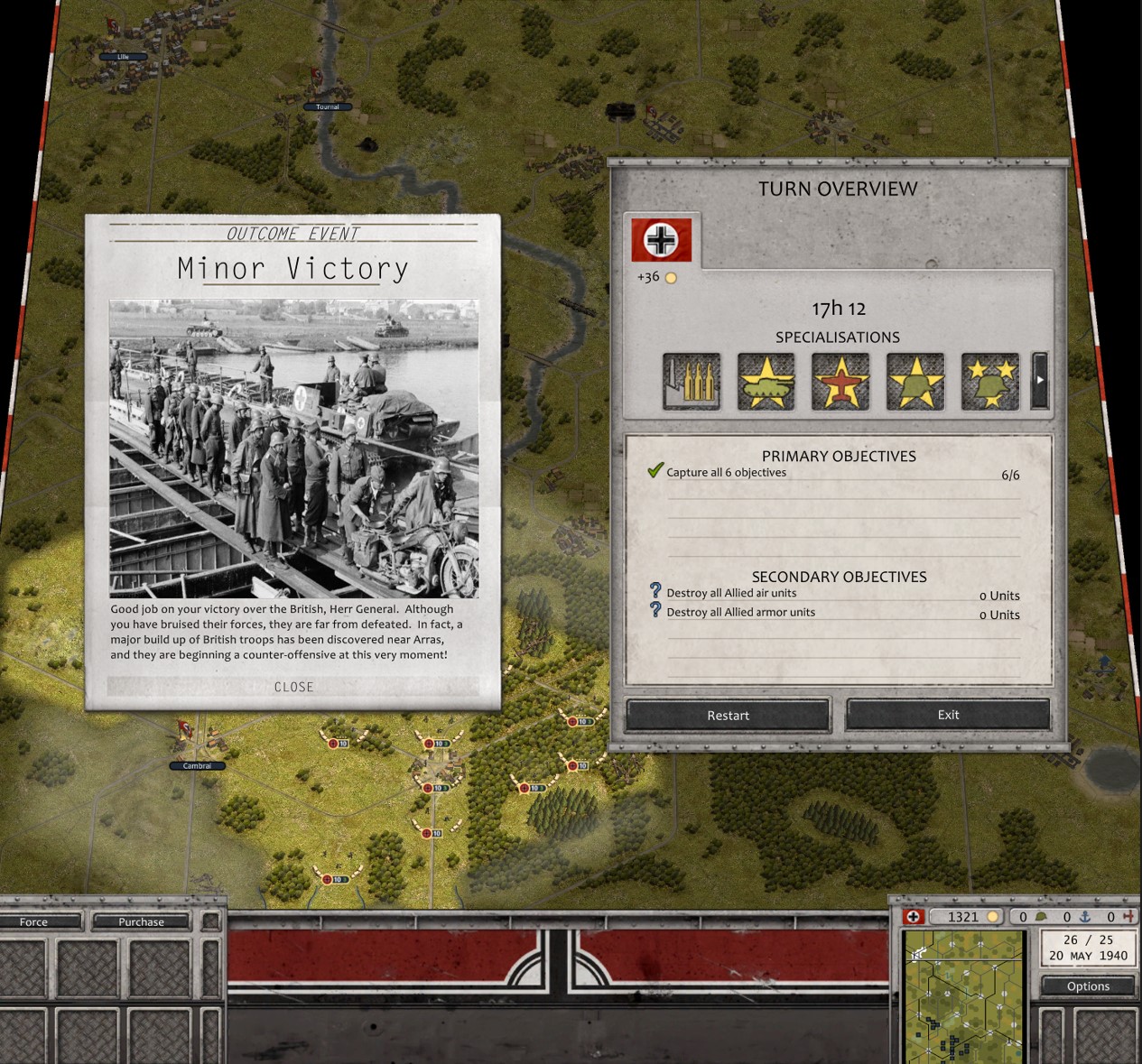
Task: Select the single helmet star specialisation icon
Action: point(915,381)
